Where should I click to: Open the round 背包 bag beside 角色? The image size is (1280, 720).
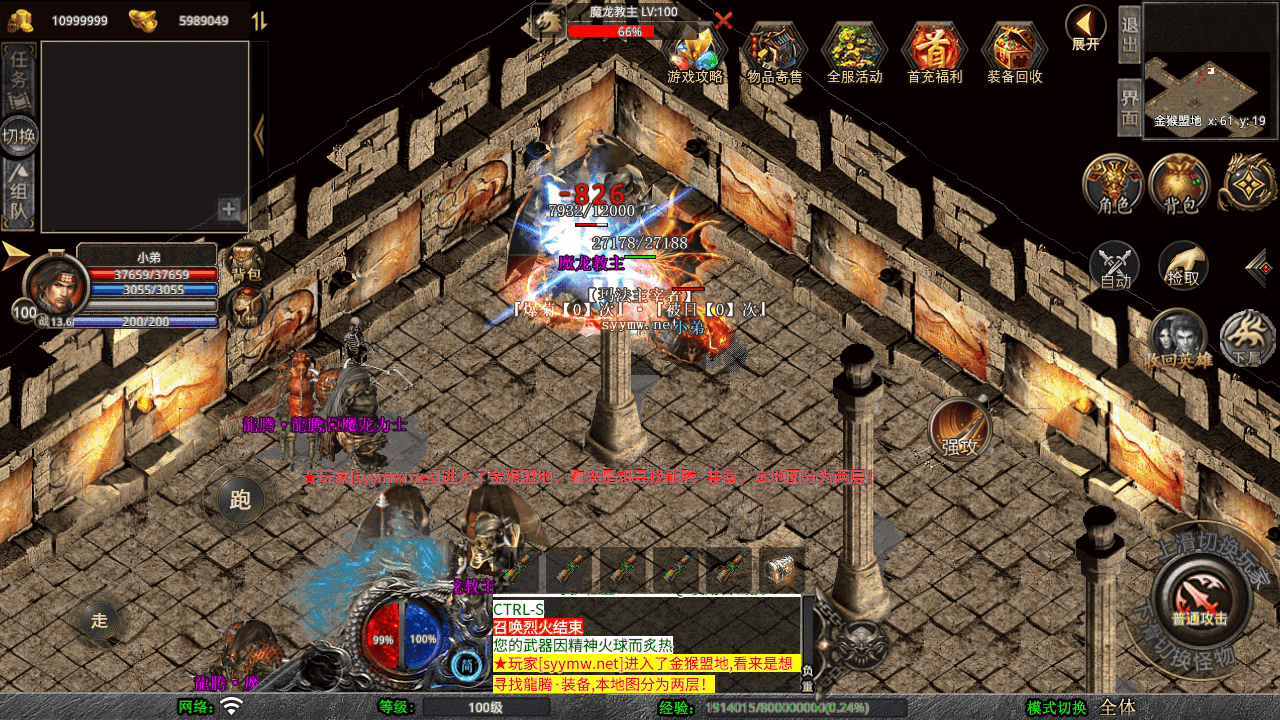[x=1179, y=184]
